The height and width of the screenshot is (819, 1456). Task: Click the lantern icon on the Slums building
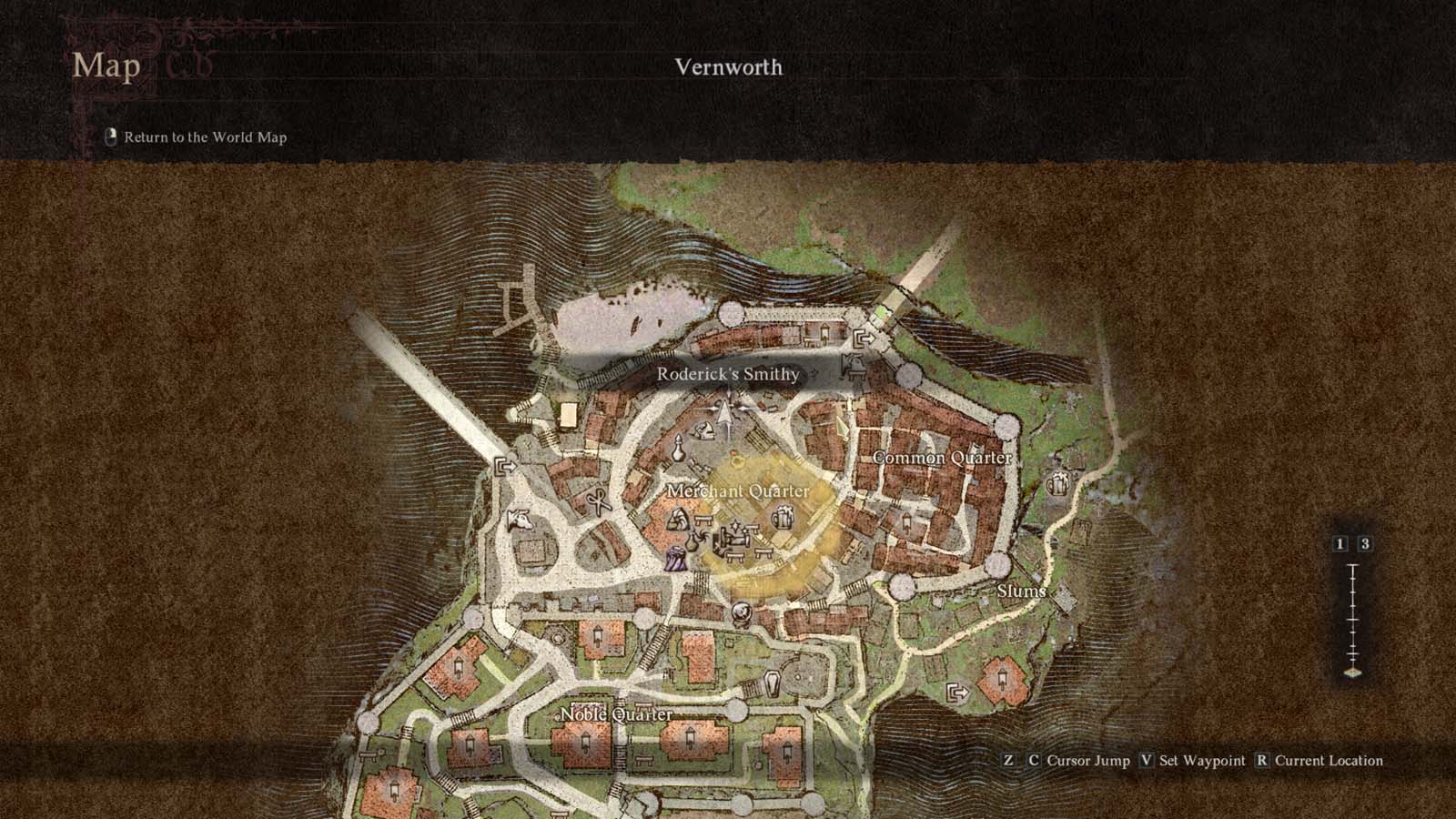1003,677
